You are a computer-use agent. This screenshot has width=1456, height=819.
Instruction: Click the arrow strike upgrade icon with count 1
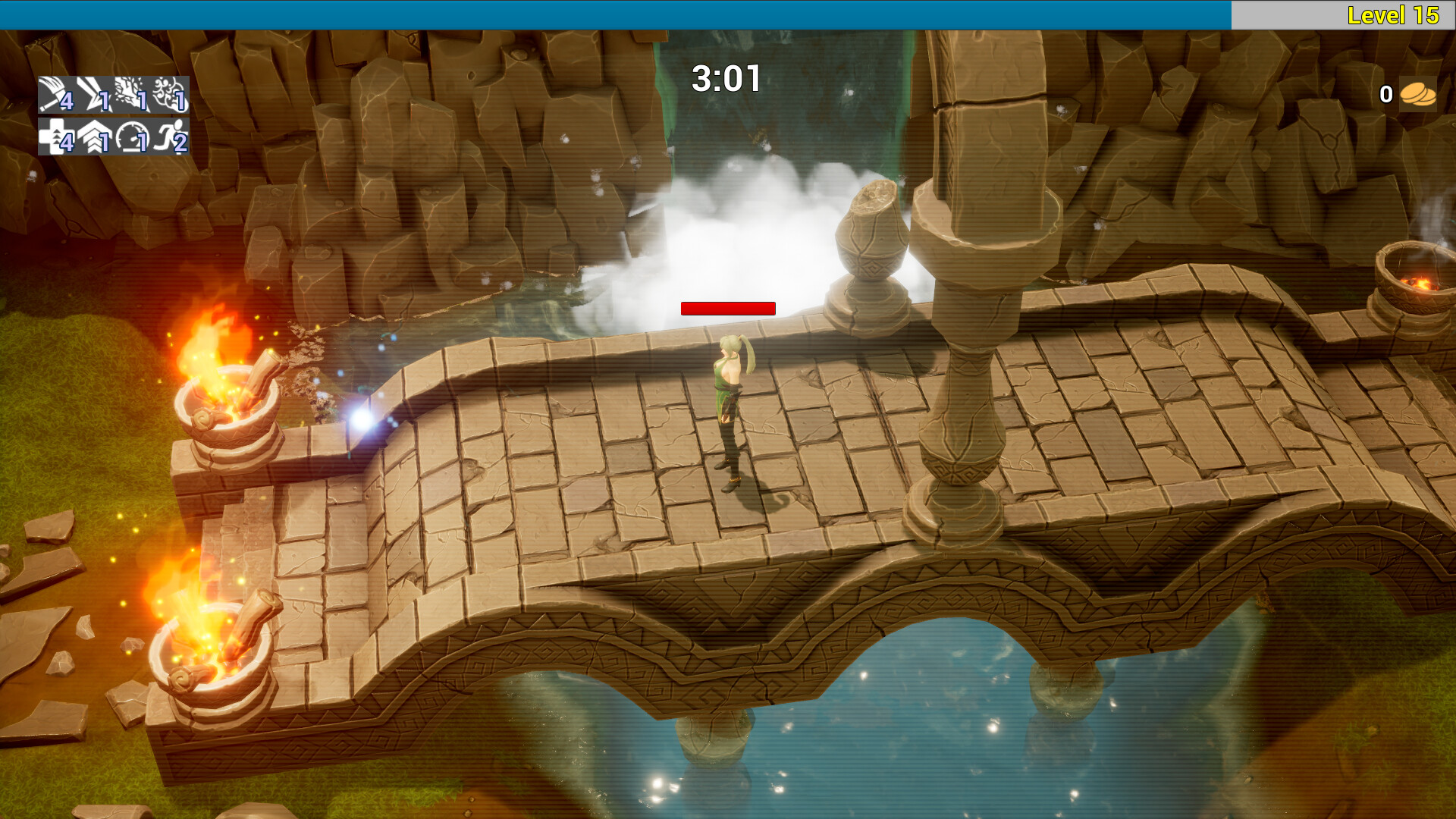tap(89, 95)
